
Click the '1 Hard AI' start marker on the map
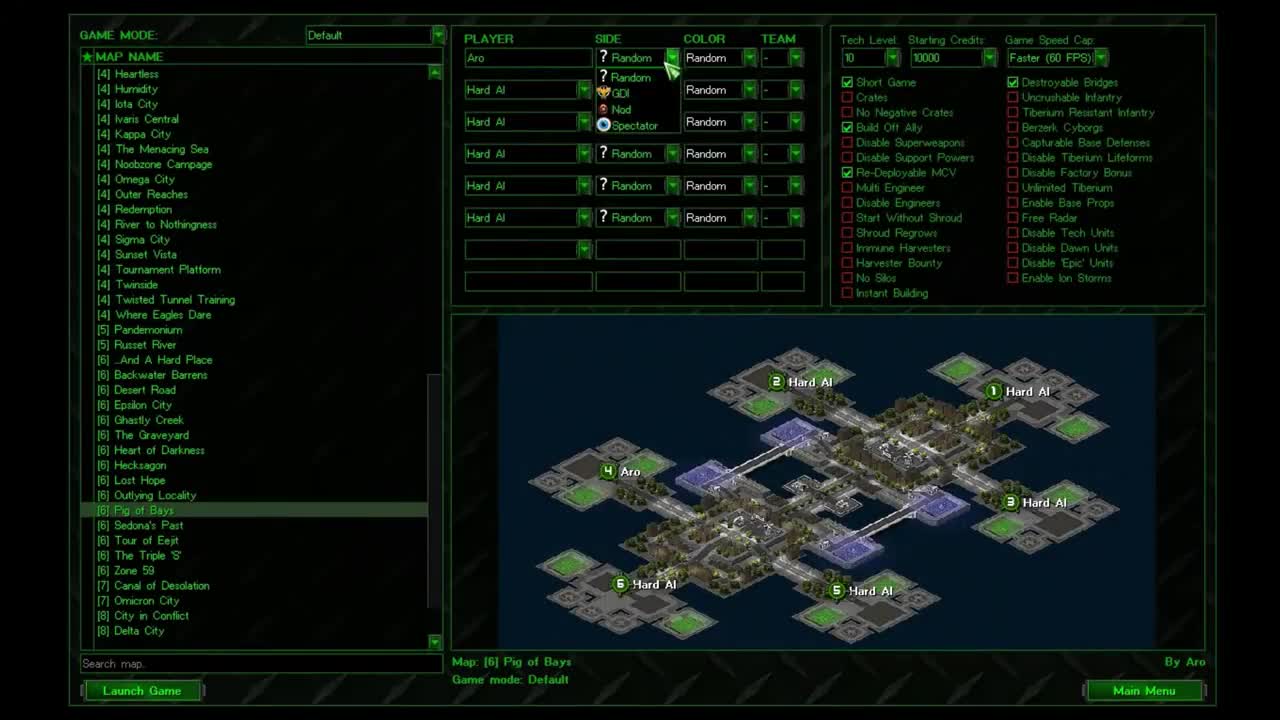(994, 392)
